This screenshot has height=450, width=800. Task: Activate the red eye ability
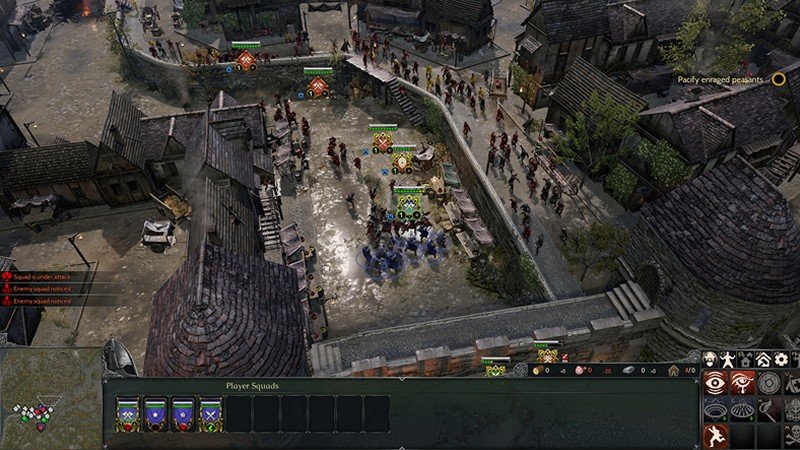715,383
